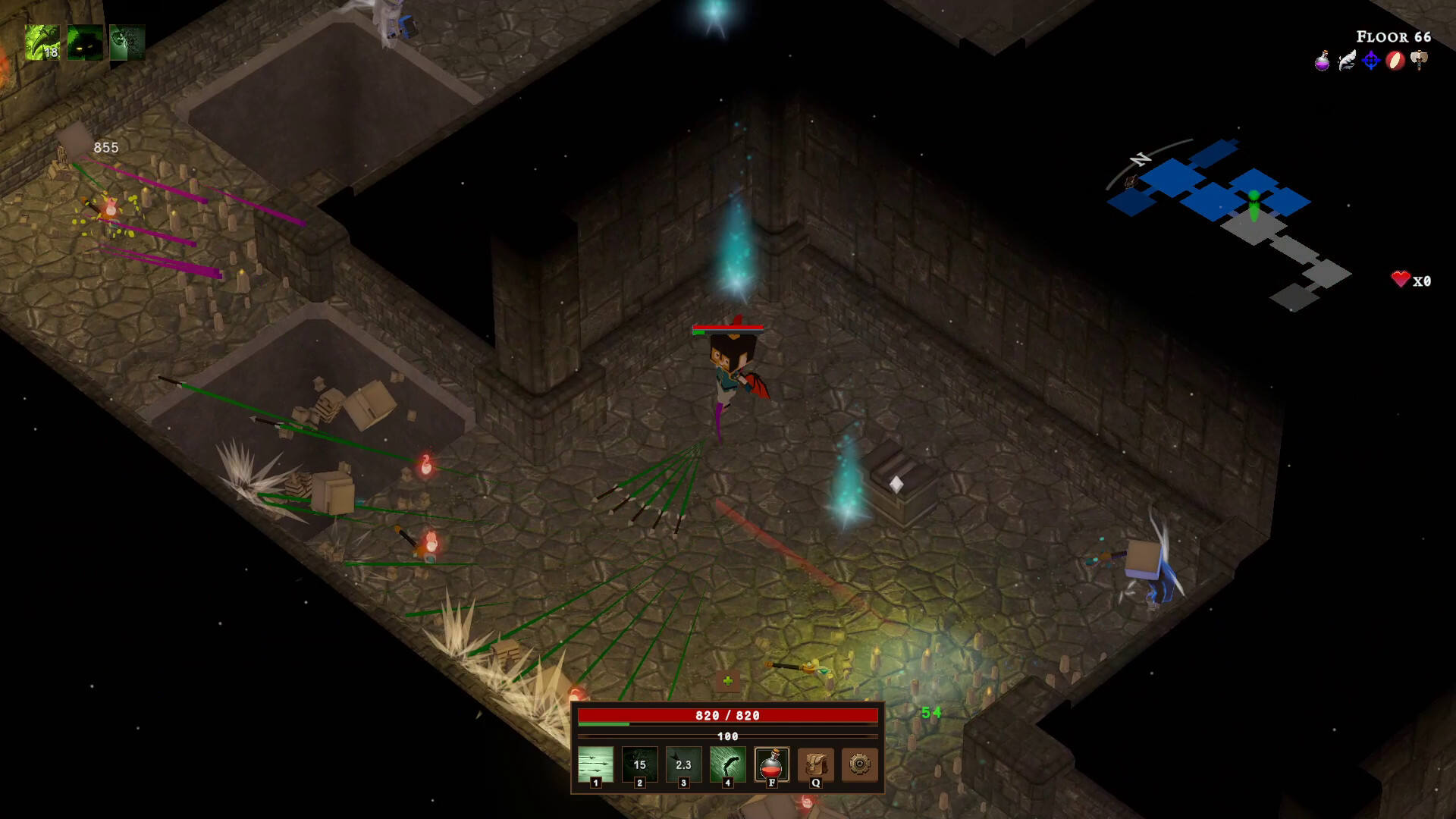Open the gear settings menu
The image size is (1456, 819).
click(x=859, y=764)
